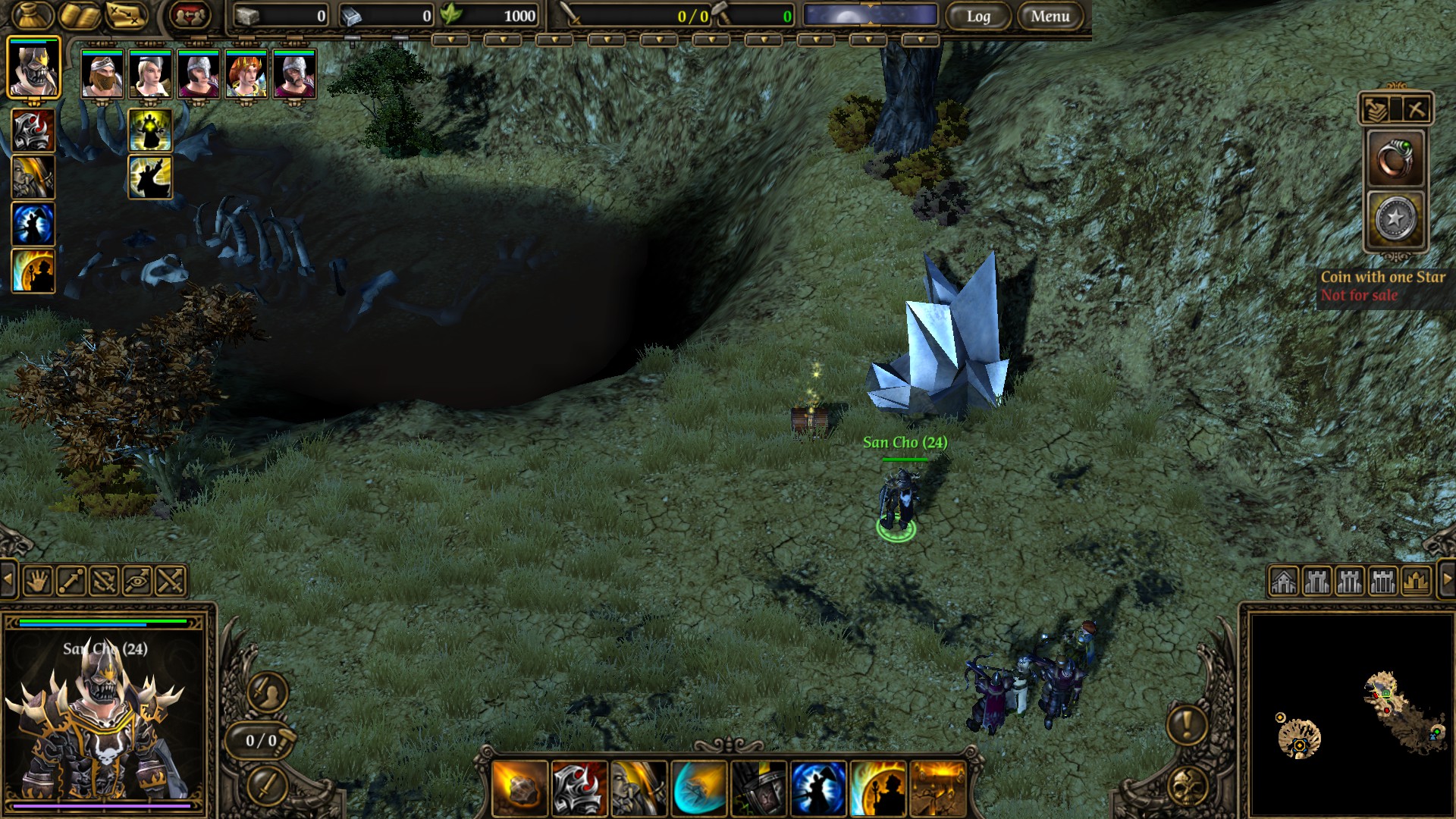Open the Log
This screenshot has height=819, width=1456.
tap(978, 16)
